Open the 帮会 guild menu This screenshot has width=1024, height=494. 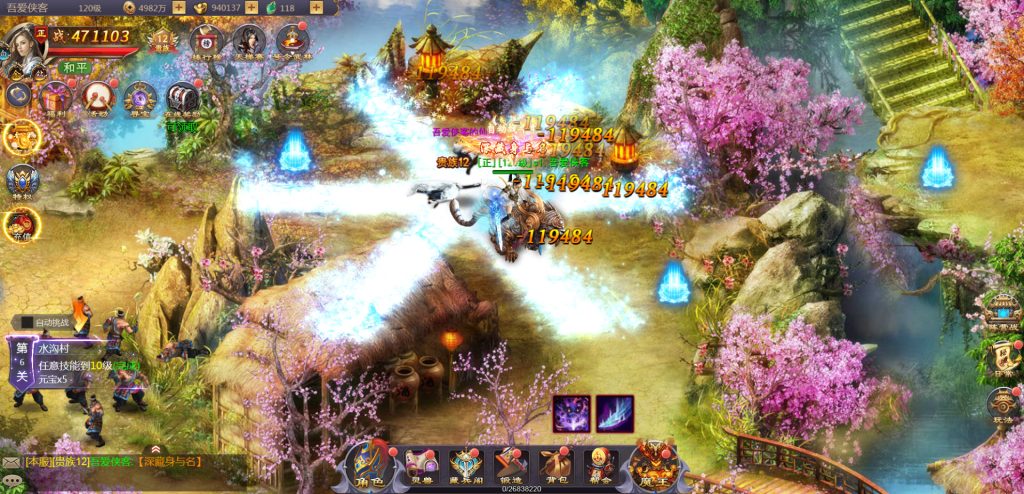click(x=601, y=464)
